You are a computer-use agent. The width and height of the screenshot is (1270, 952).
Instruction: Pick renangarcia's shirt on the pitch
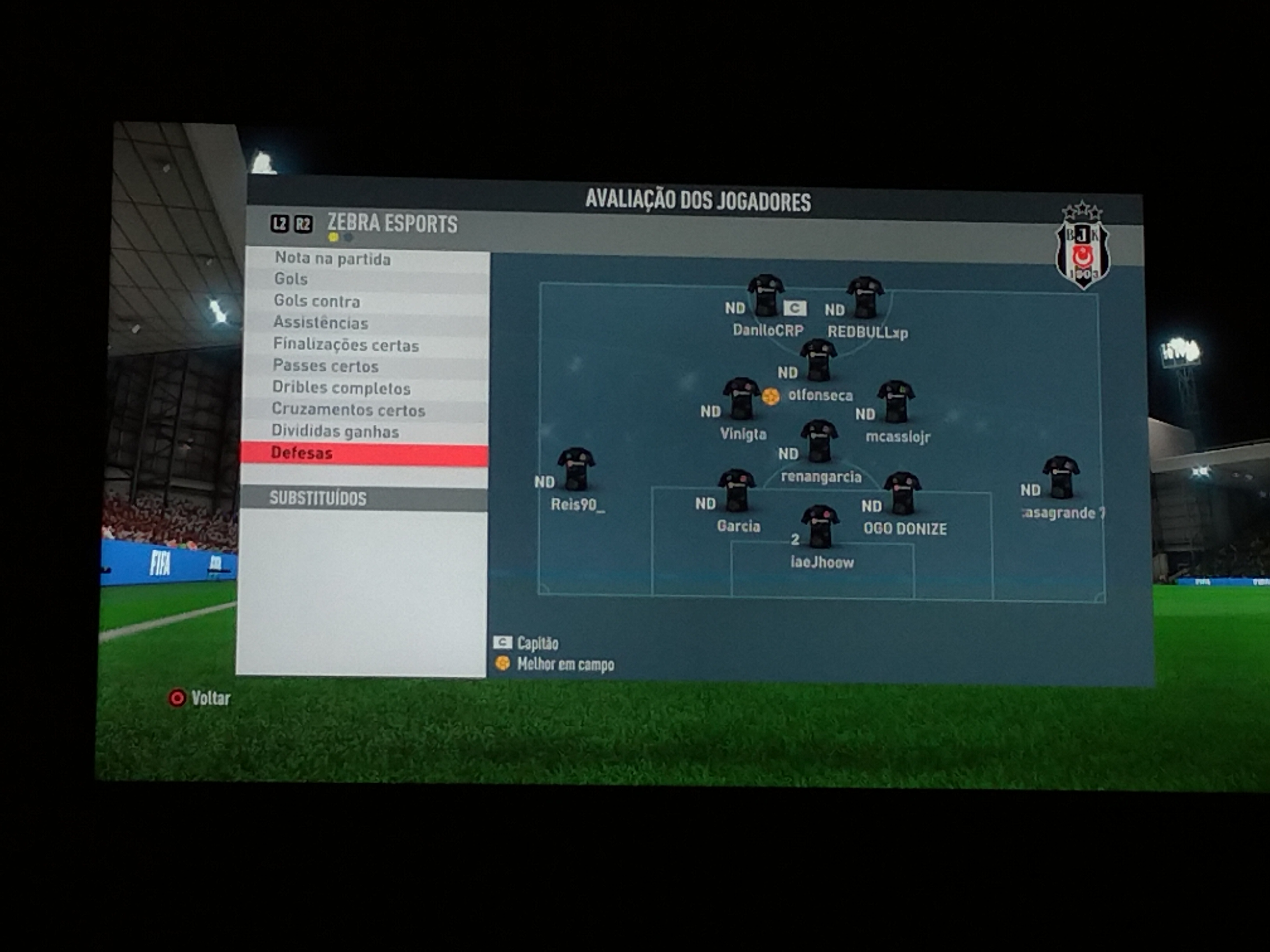coord(819,441)
